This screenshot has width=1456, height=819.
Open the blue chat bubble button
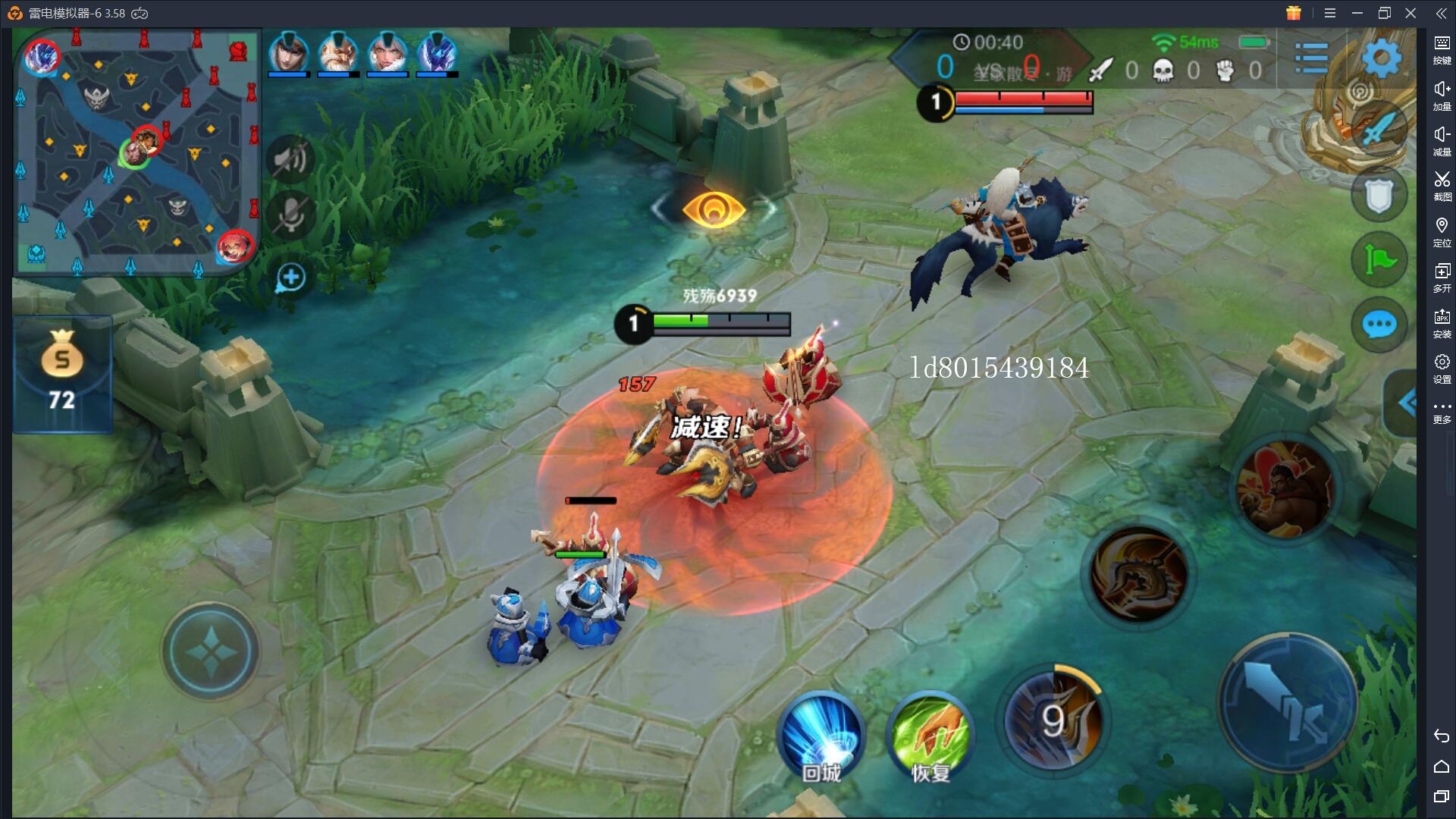tap(1379, 325)
